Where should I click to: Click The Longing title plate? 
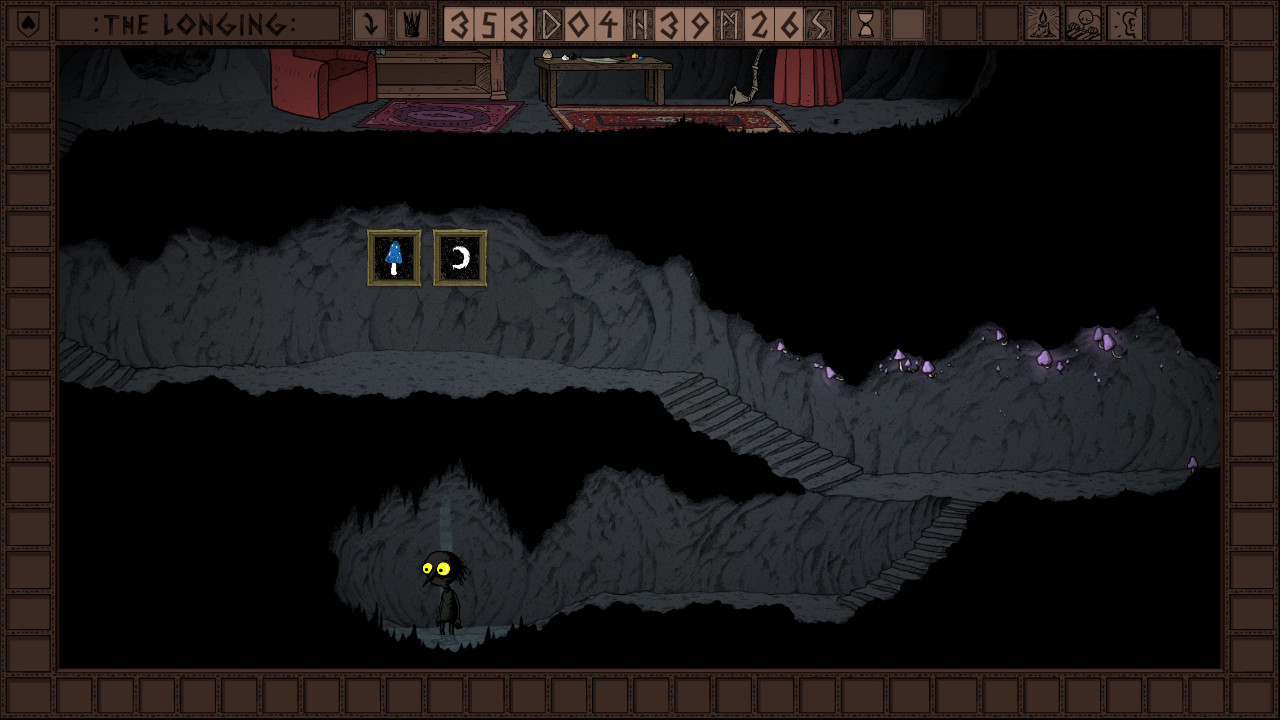199,24
